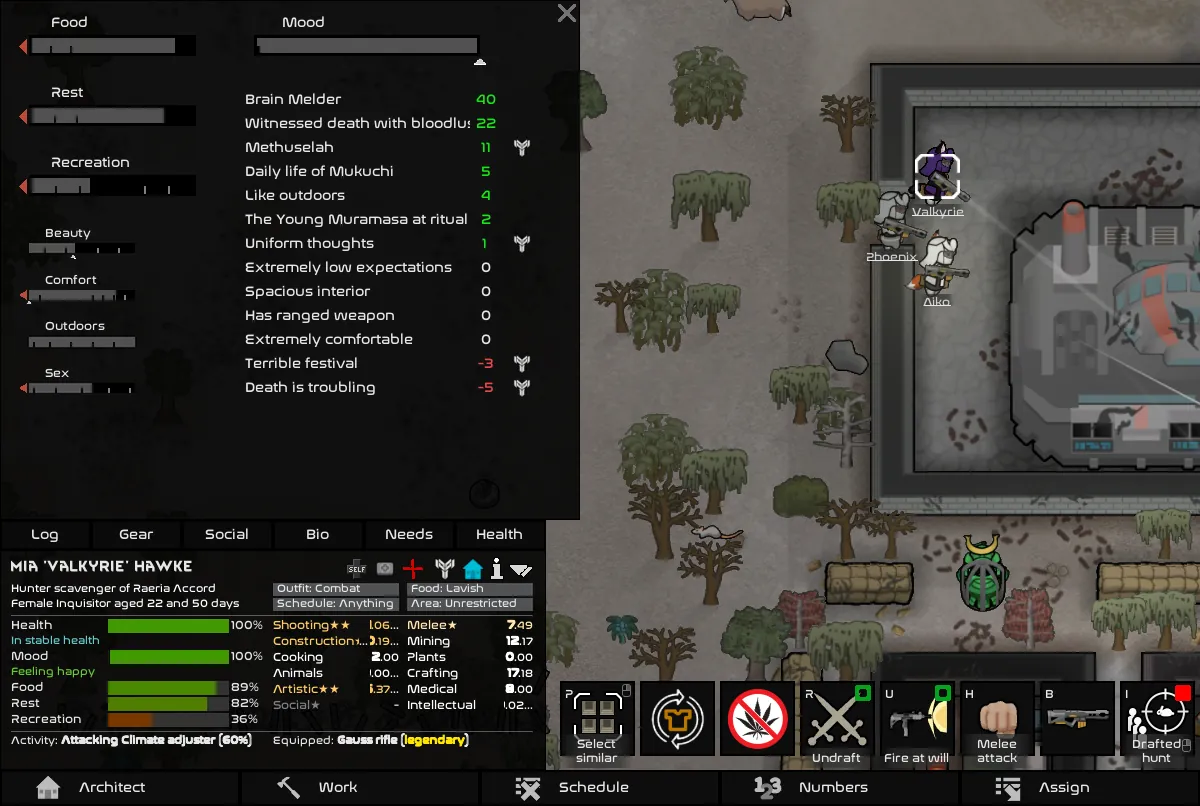The image size is (1200, 806).
Task: Open the Gear tab
Action: (136, 534)
